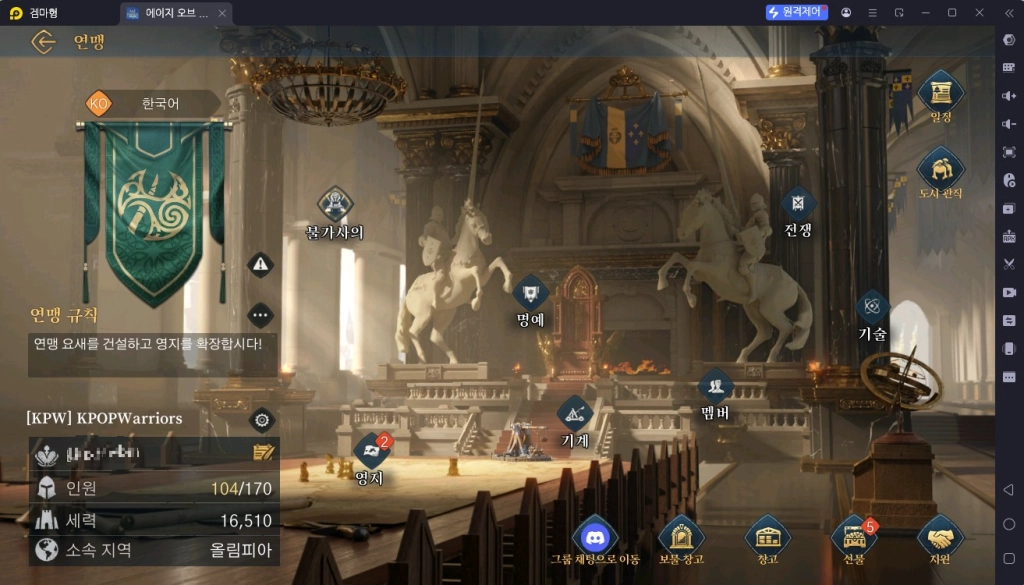Open the 도시 관직 city office icon
The height and width of the screenshot is (585, 1024).
pyautogui.click(x=941, y=168)
